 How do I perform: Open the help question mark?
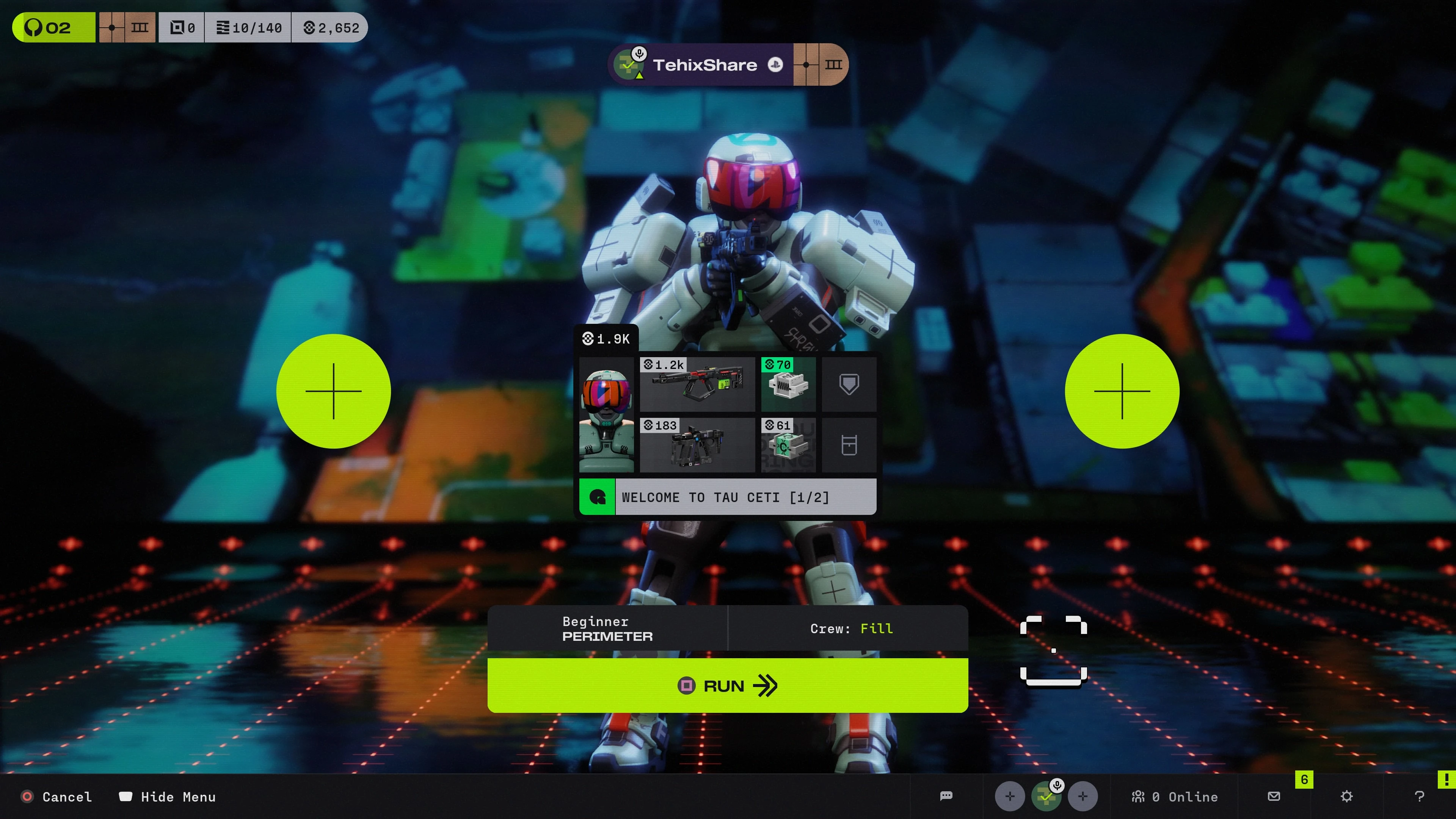[1419, 796]
